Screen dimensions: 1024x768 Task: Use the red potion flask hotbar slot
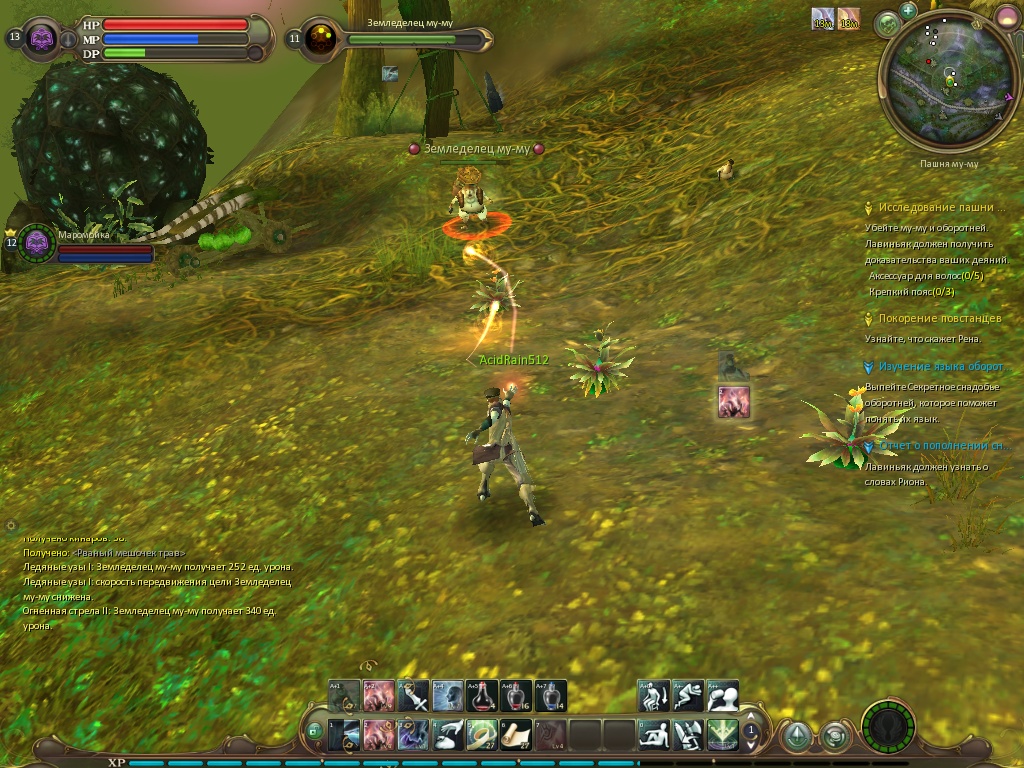483,696
